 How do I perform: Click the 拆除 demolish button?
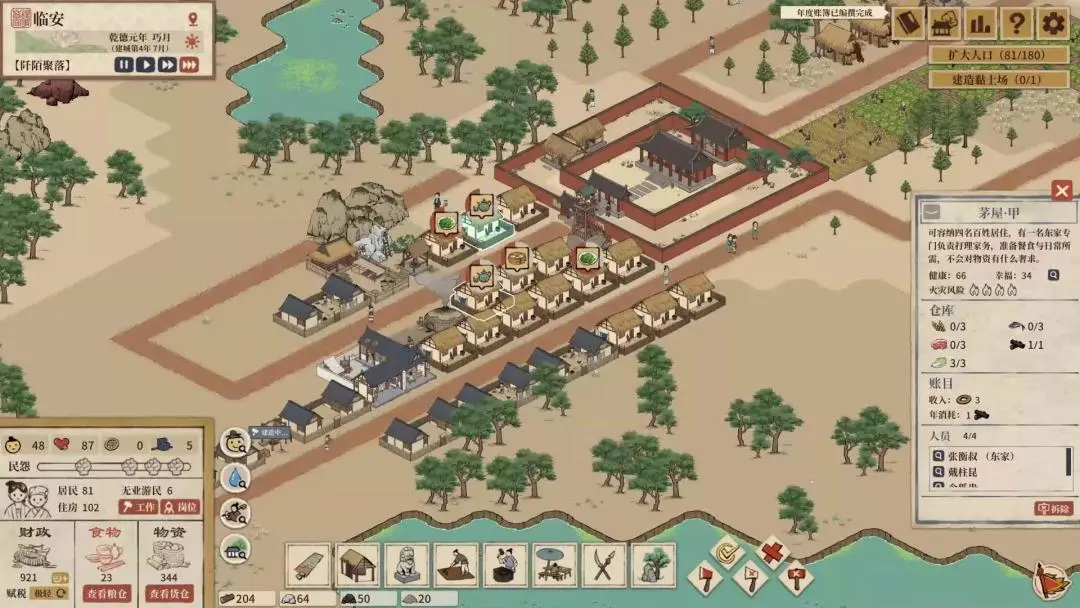(x=1053, y=509)
